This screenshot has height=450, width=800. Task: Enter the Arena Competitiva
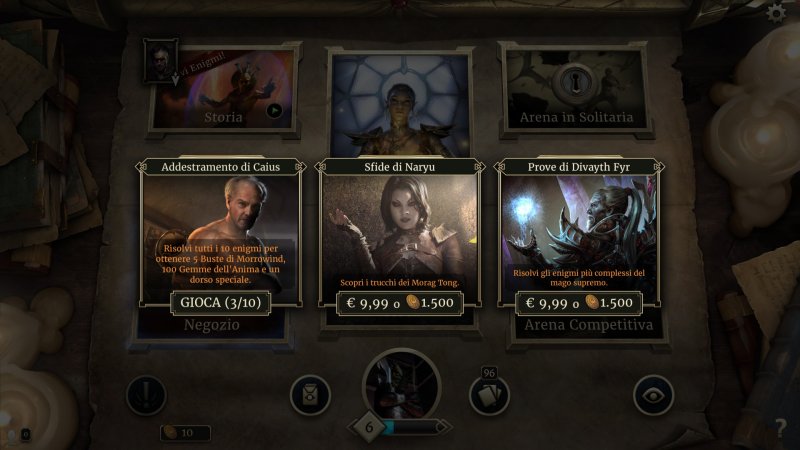click(x=587, y=326)
